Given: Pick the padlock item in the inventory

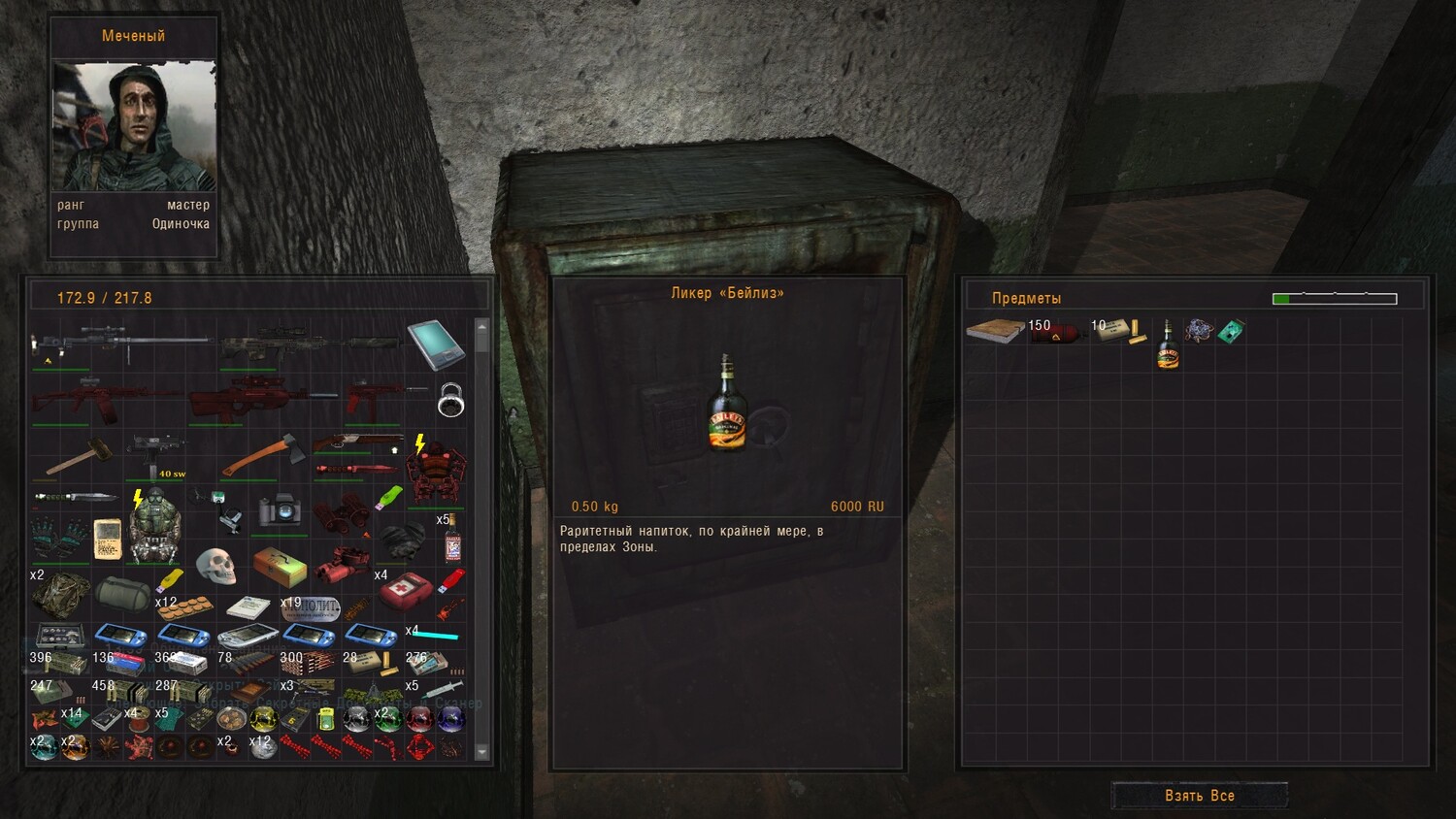Looking at the screenshot, I should click(x=449, y=400).
